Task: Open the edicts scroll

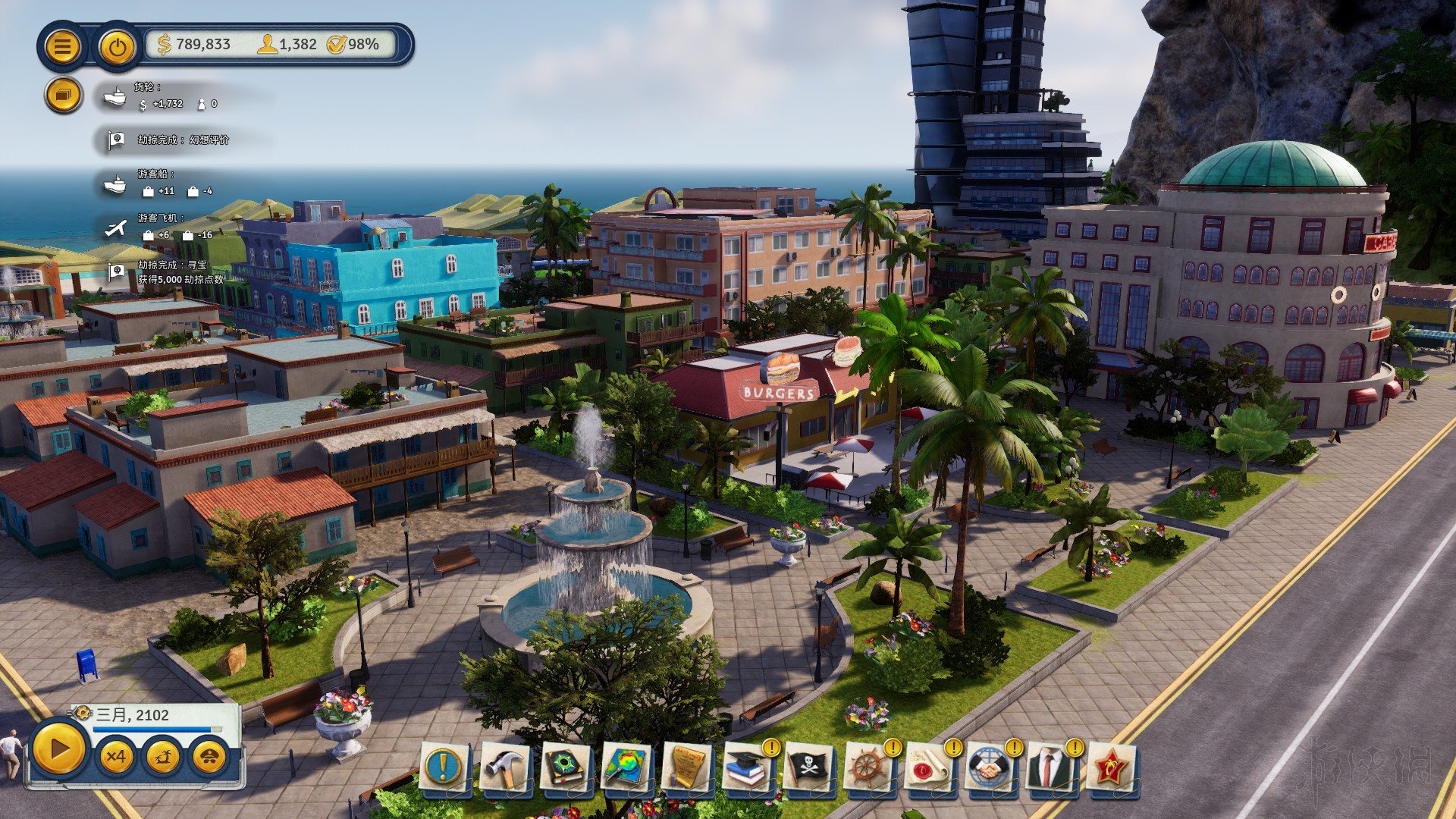Action: pos(686,767)
